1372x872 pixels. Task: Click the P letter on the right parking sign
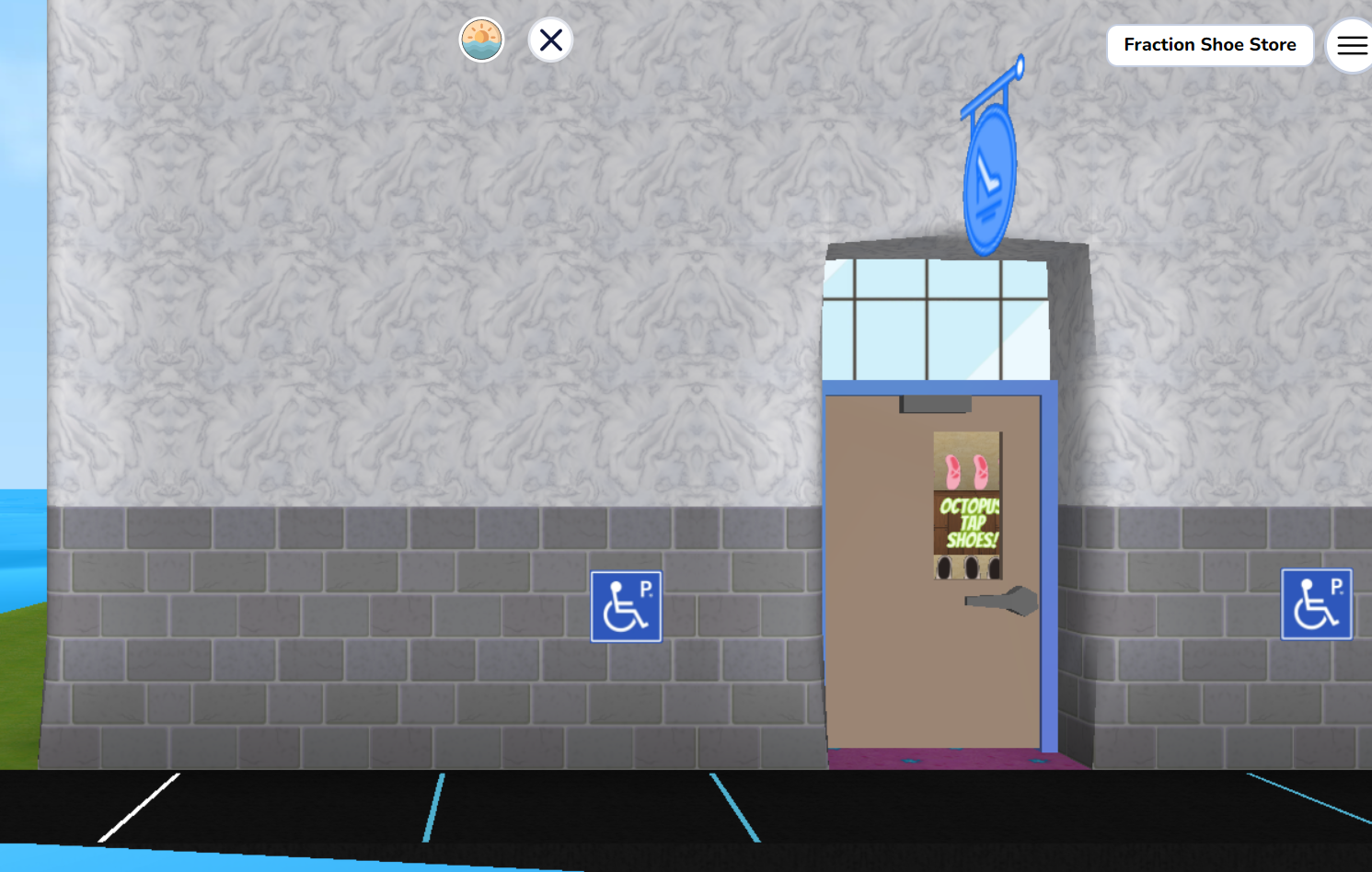1338,584
